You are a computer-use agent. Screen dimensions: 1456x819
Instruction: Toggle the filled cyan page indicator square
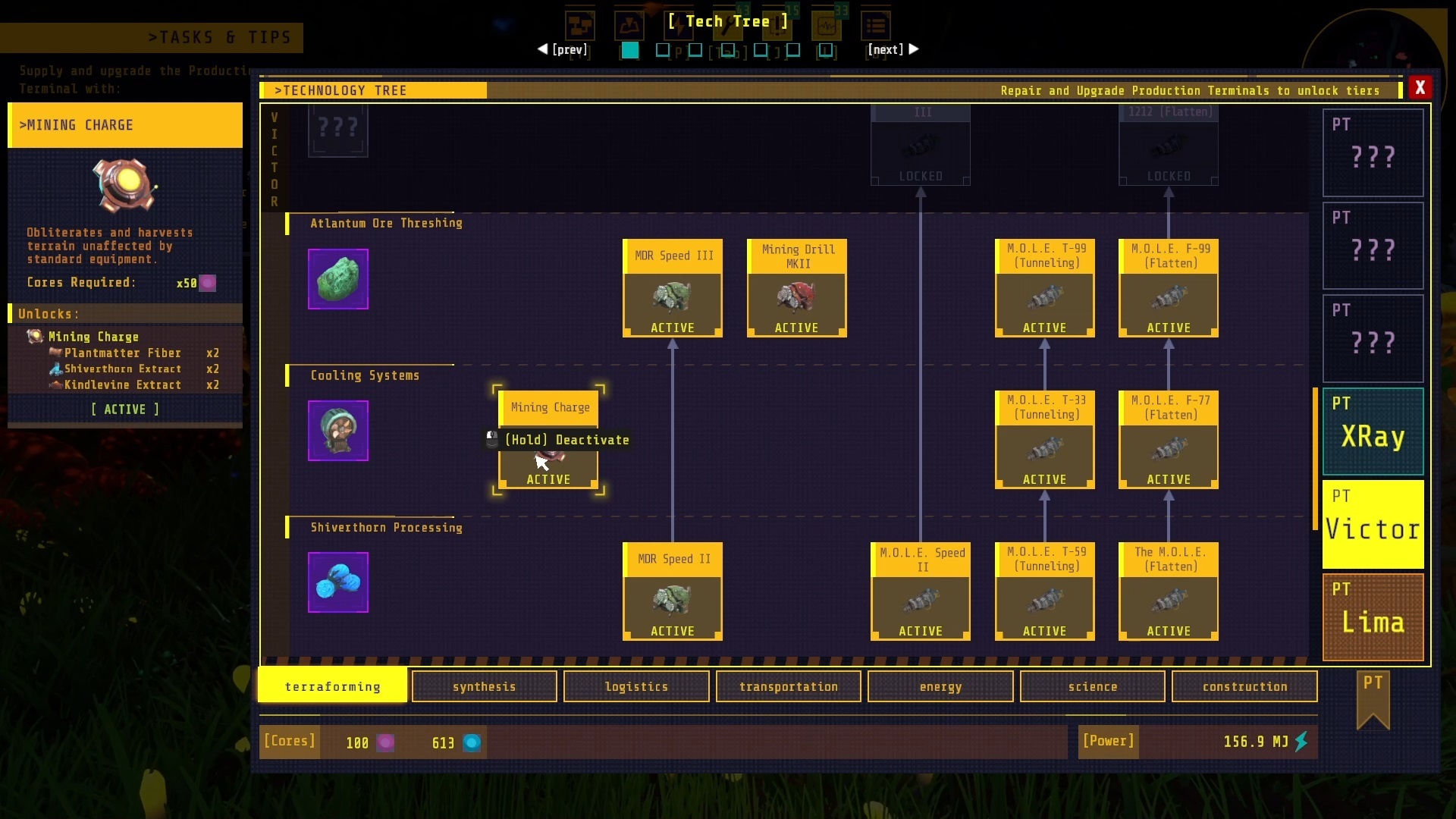pos(629,51)
